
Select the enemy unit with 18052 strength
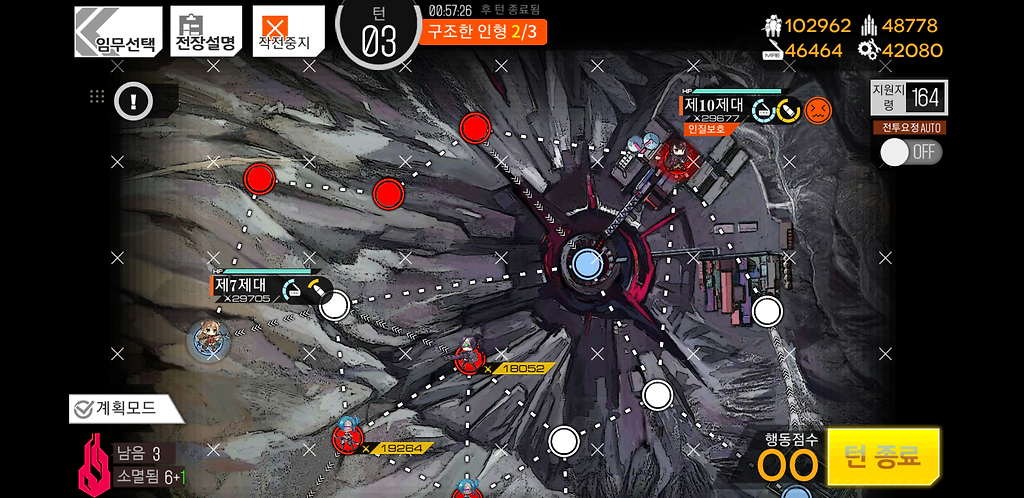(x=468, y=357)
